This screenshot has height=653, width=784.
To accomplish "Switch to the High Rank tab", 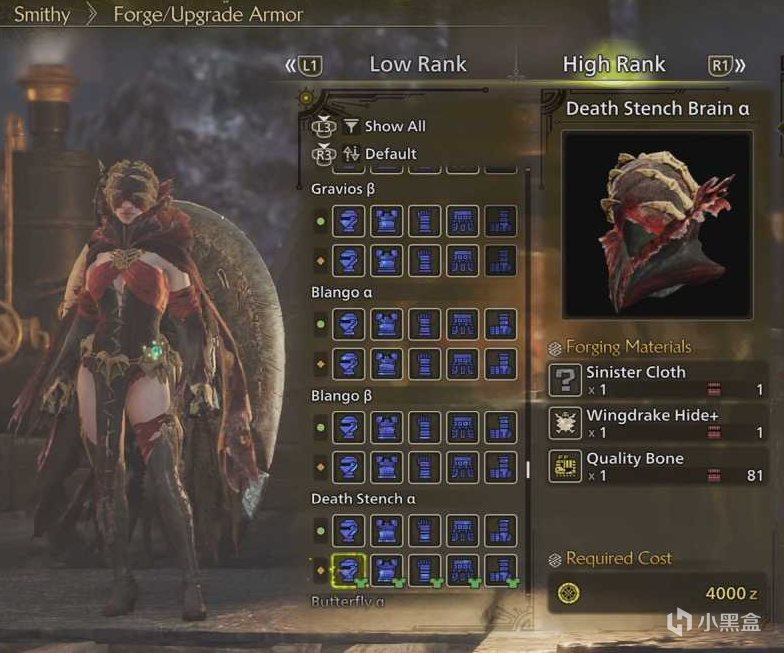I will click(x=614, y=65).
